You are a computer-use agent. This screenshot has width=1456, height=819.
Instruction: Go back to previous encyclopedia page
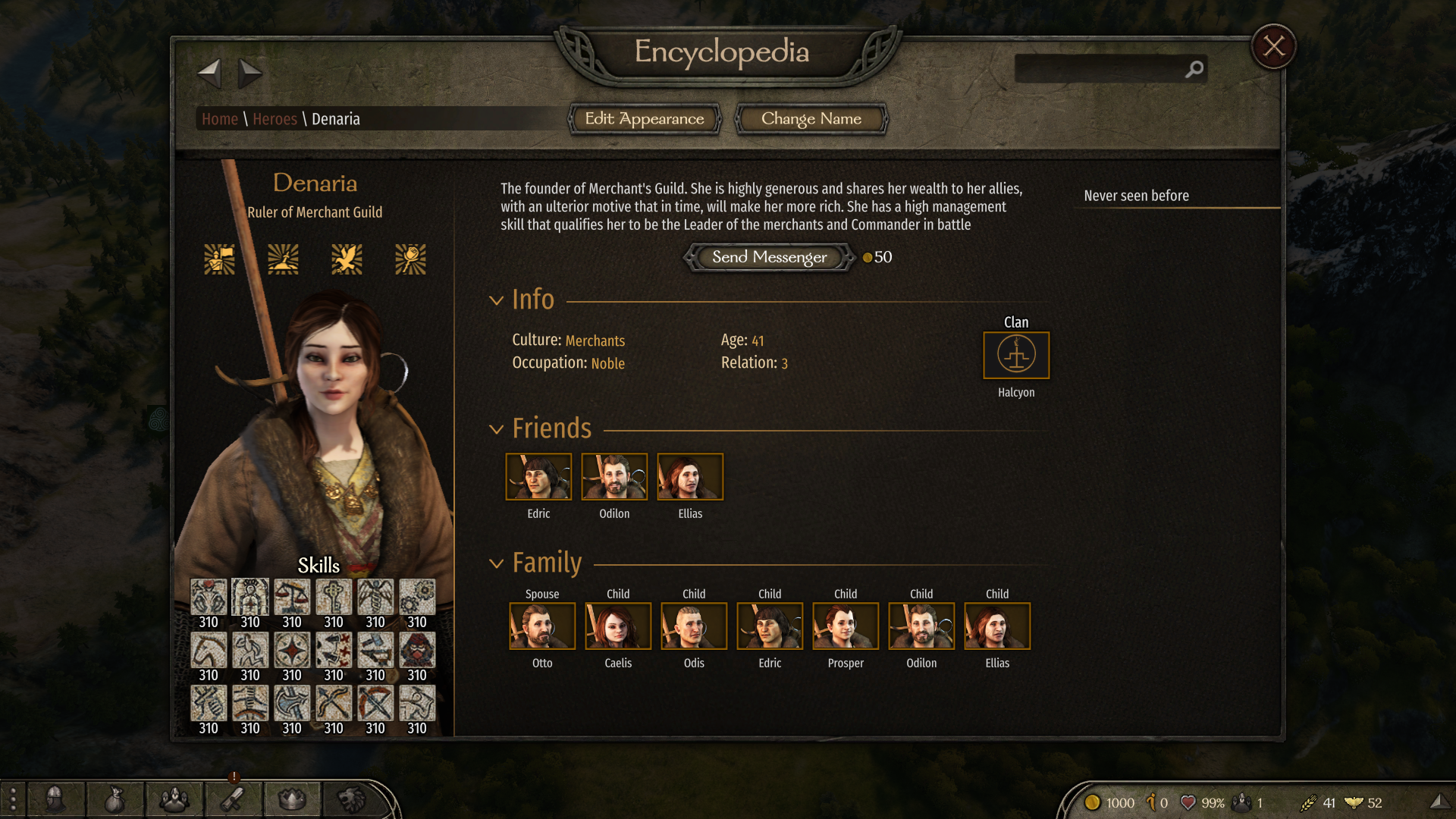click(209, 74)
